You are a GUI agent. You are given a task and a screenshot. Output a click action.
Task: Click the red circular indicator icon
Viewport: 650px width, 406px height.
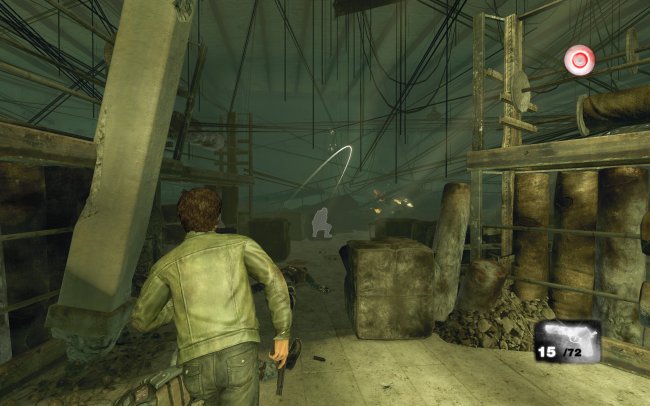click(x=578, y=60)
